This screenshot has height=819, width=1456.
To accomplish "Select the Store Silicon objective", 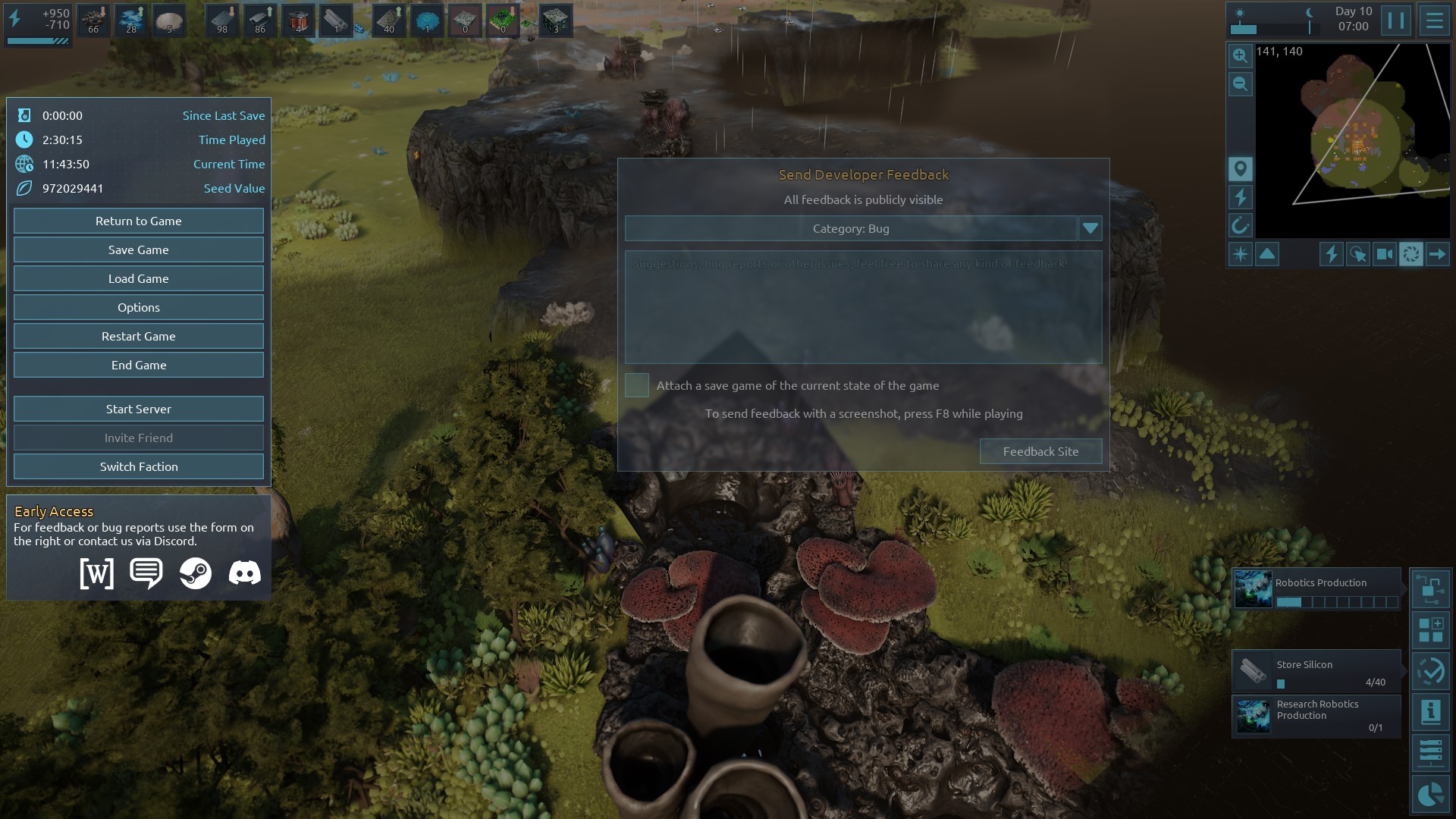I will pos(1316,671).
